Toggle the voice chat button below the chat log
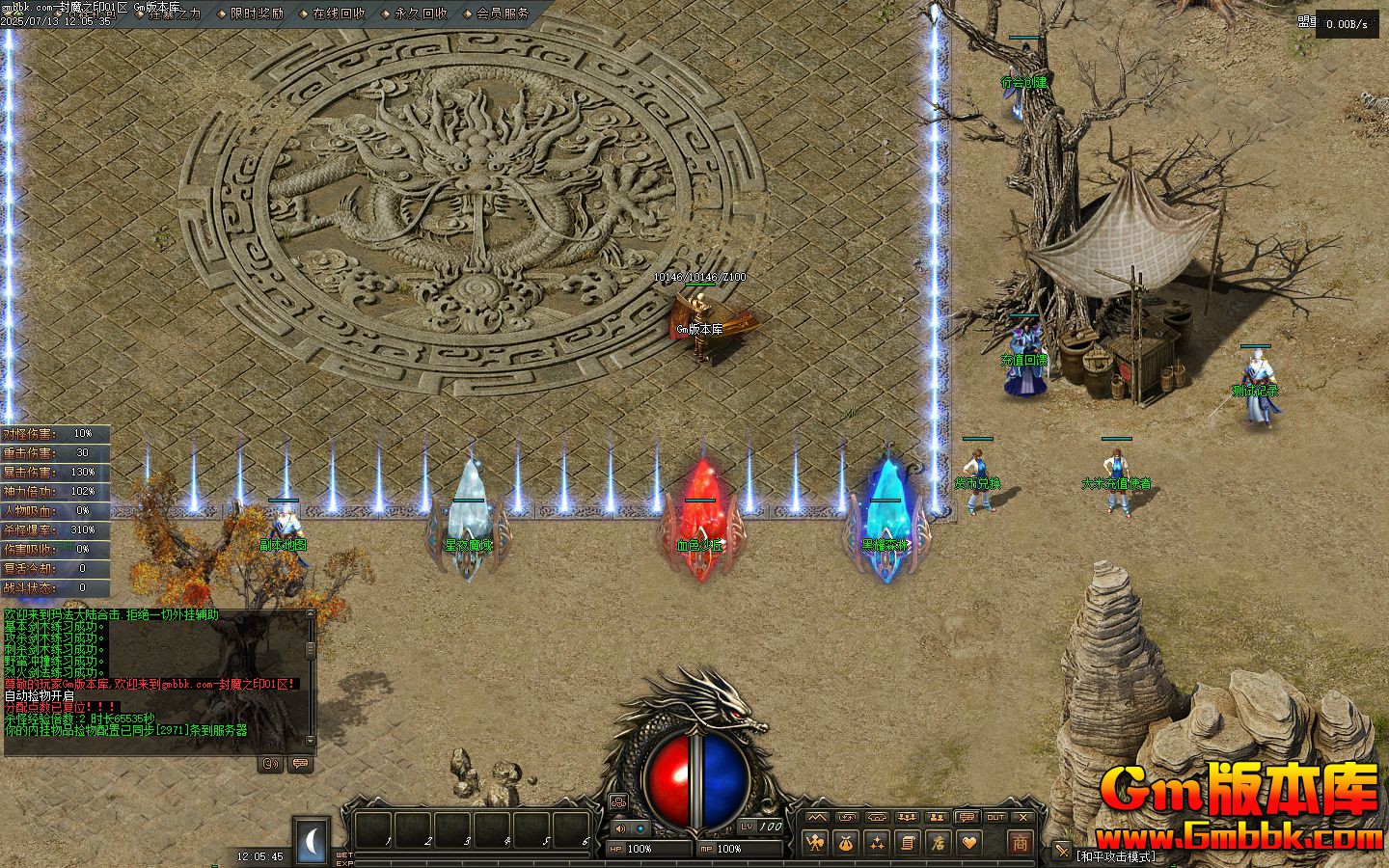This screenshot has height=868, width=1389. (x=270, y=764)
